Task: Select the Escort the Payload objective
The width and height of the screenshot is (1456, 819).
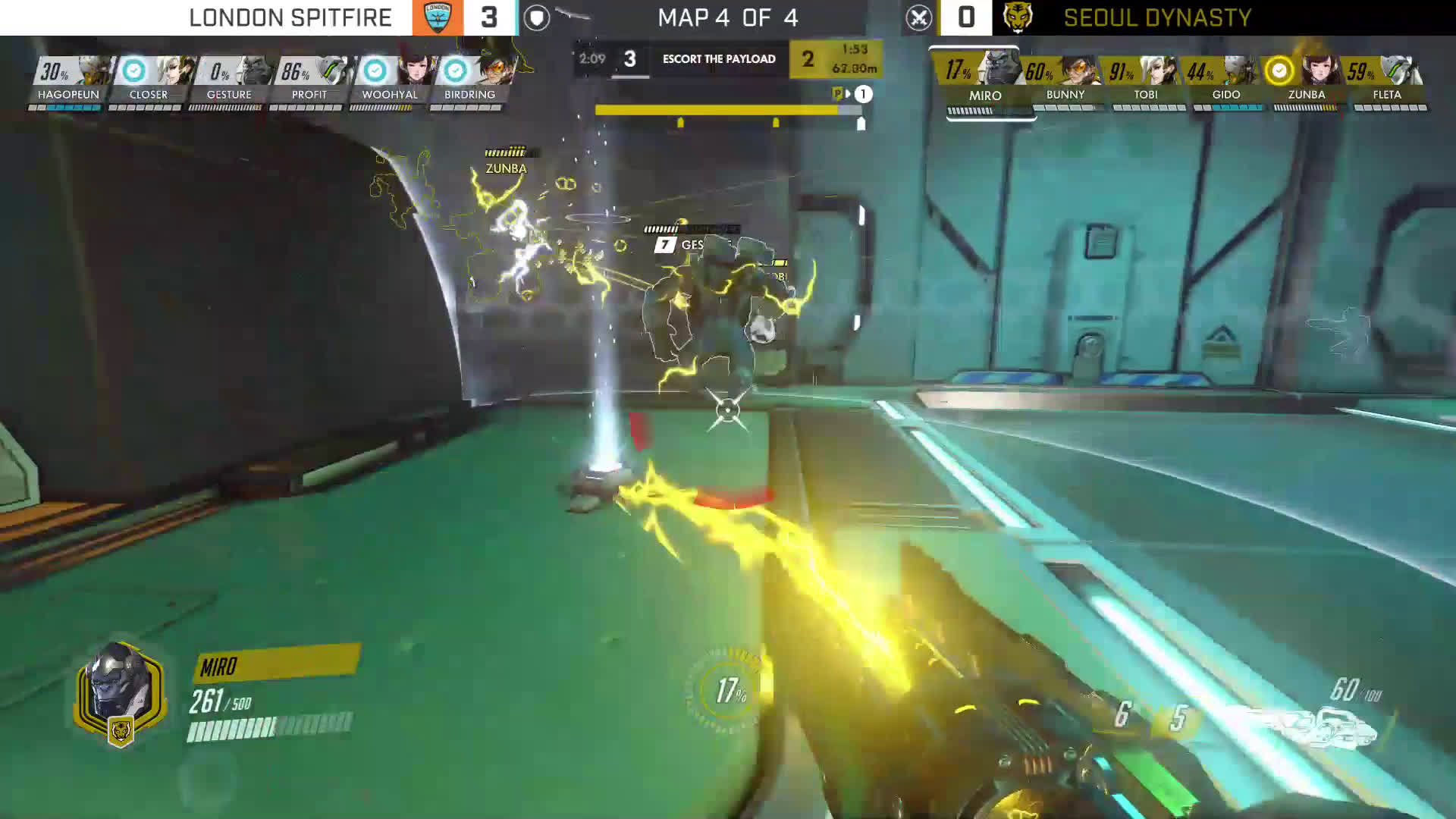Action: (x=718, y=59)
